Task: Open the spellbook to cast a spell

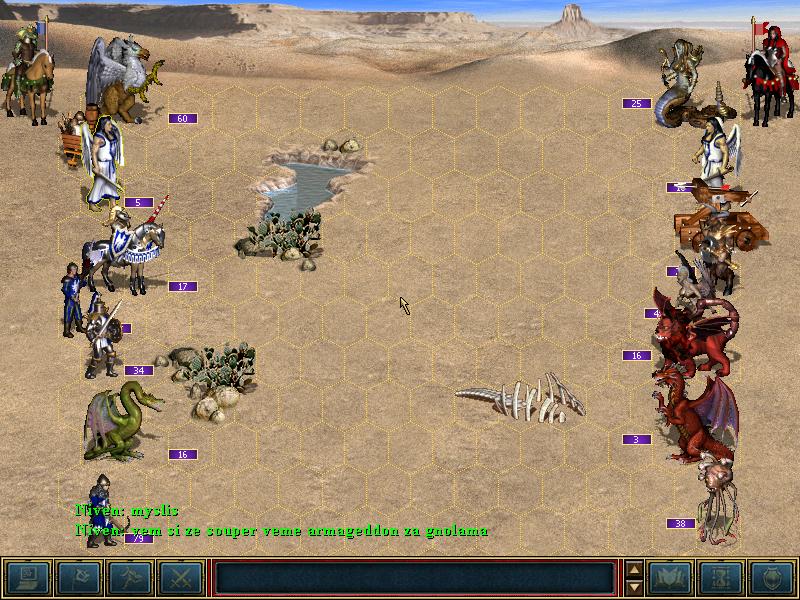Action: tap(671, 578)
